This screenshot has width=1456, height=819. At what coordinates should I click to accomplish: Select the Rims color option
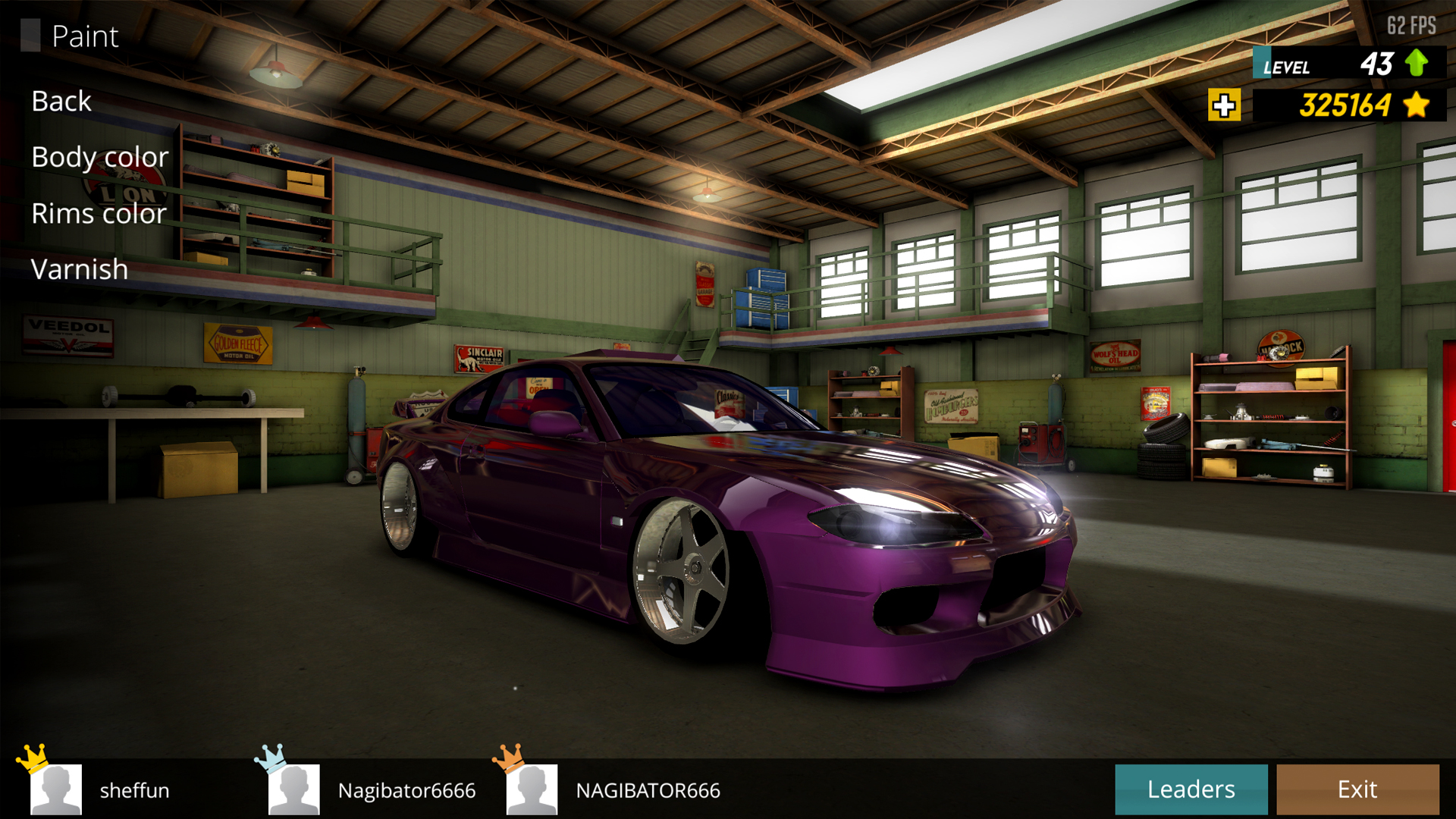[x=98, y=213]
